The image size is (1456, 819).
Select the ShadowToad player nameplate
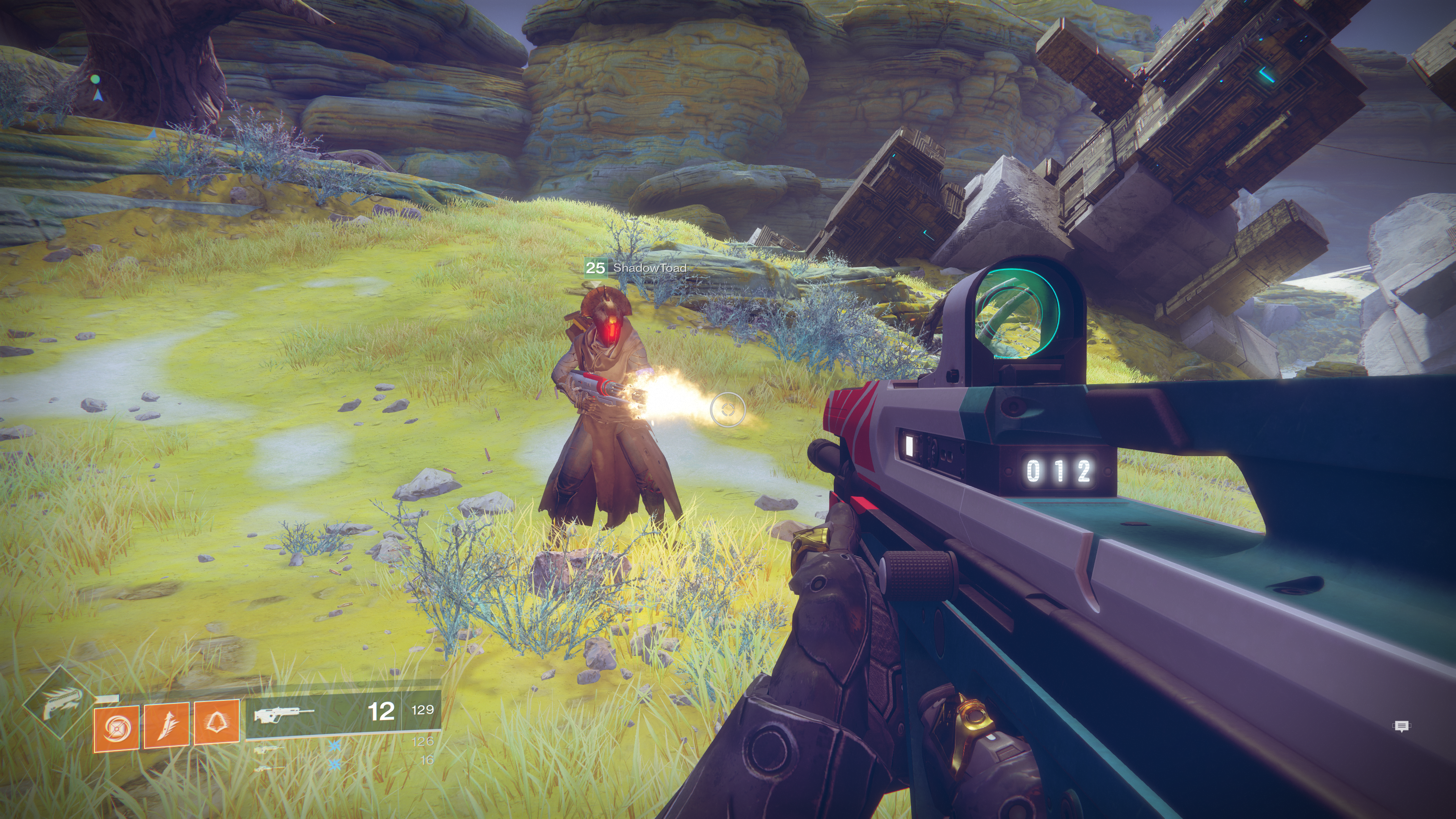pyautogui.click(x=636, y=268)
